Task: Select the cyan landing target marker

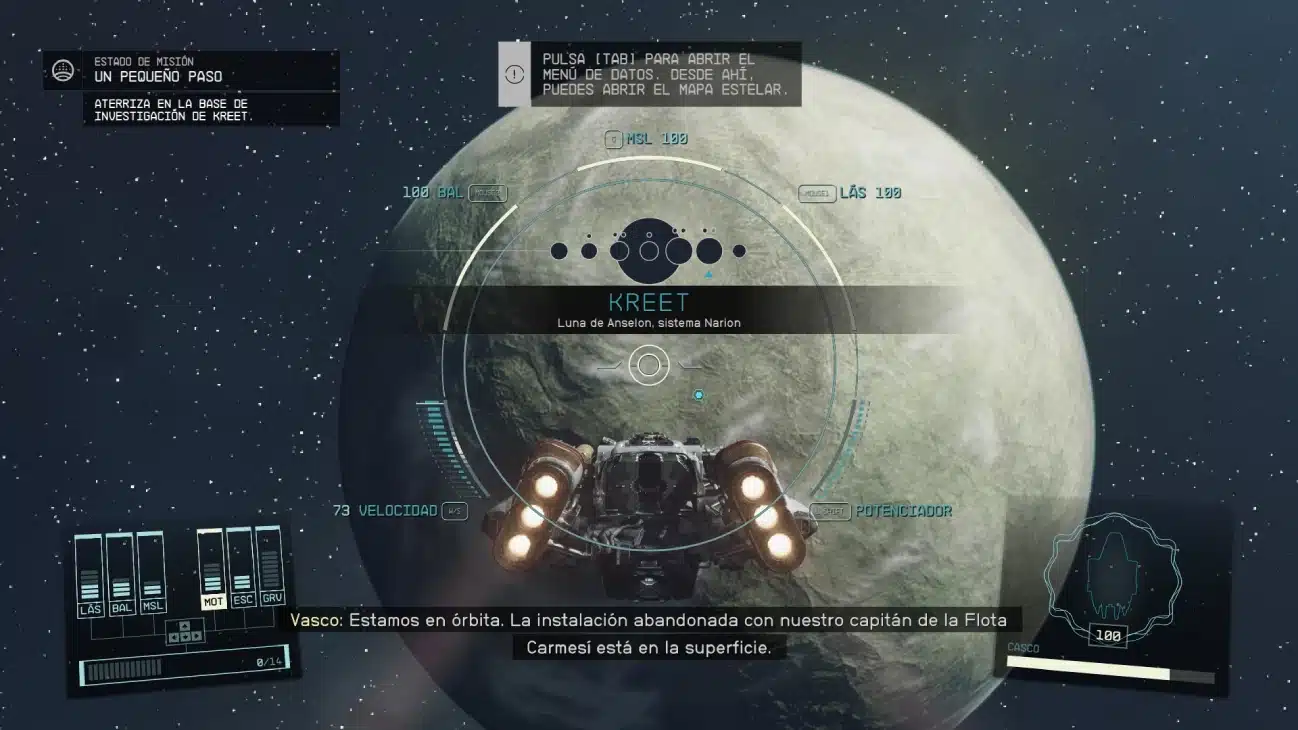Action: (x=699, y=395)
